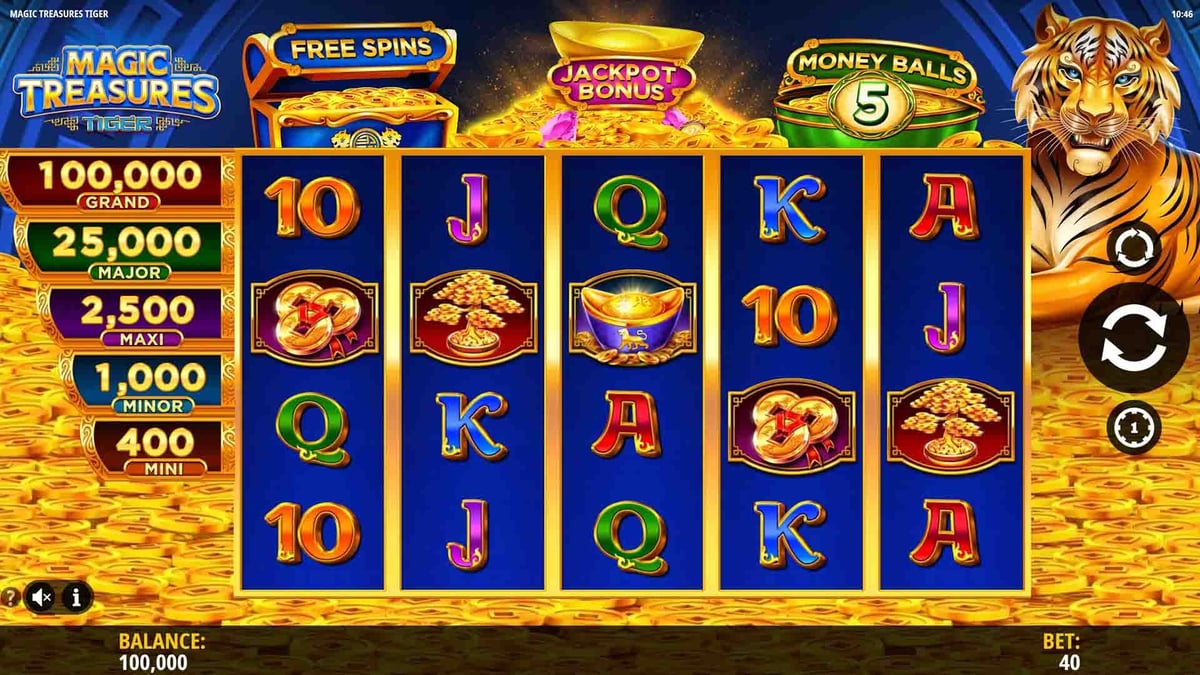
Task: Click the question mark help icon
Action: [11, 598]
